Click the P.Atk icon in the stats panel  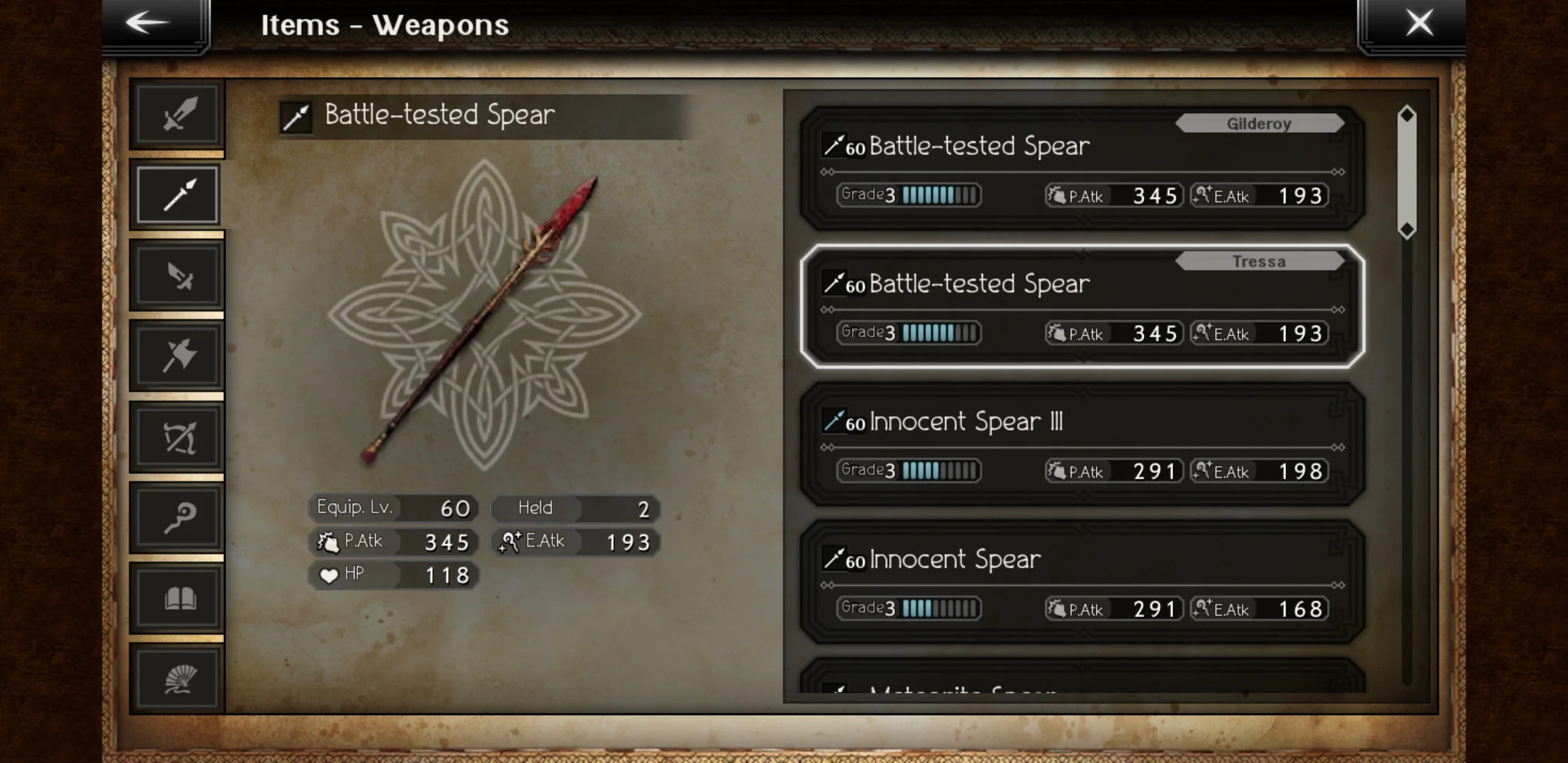(330, 541)
